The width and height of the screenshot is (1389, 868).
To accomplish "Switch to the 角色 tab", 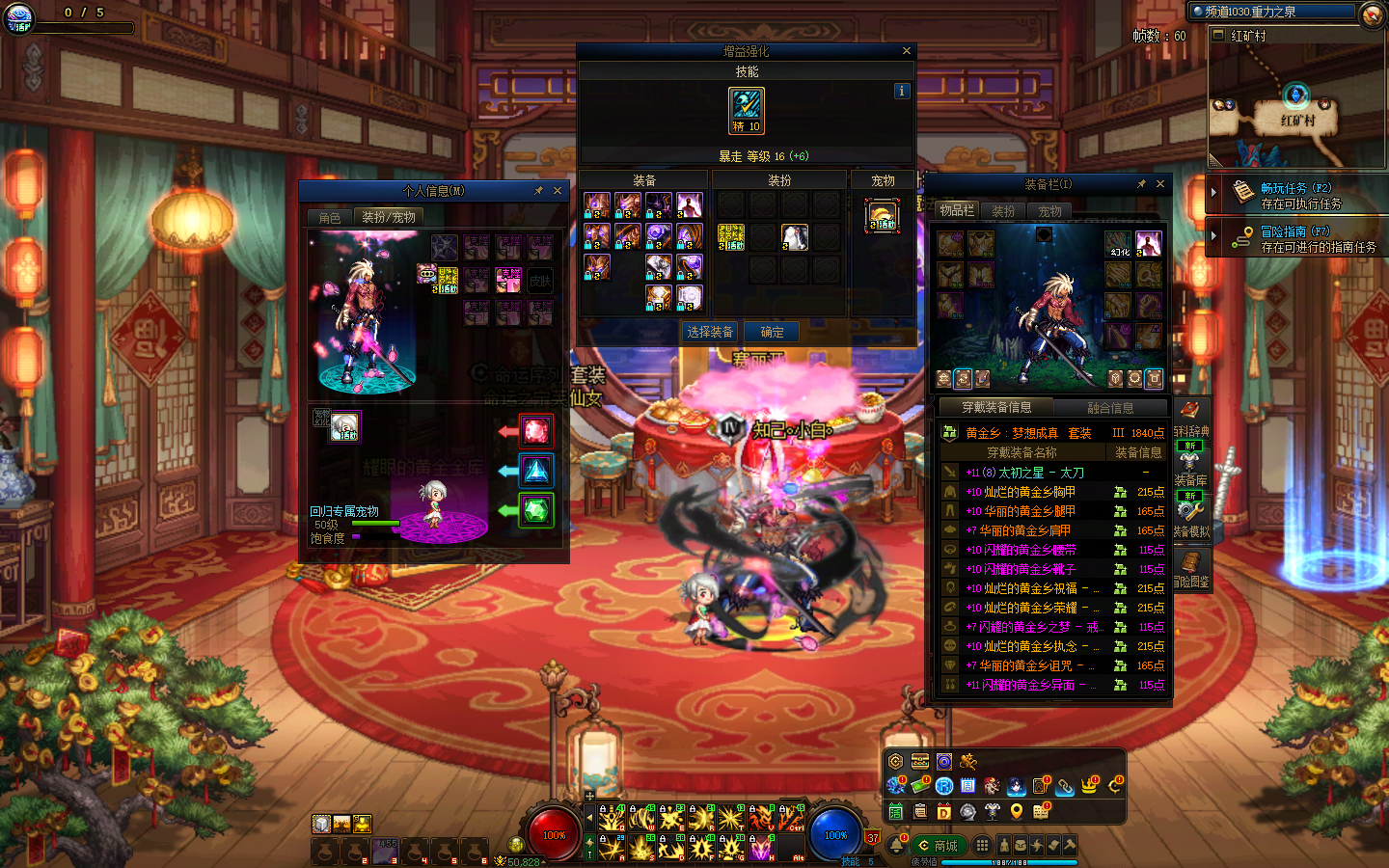I will 330,218.
